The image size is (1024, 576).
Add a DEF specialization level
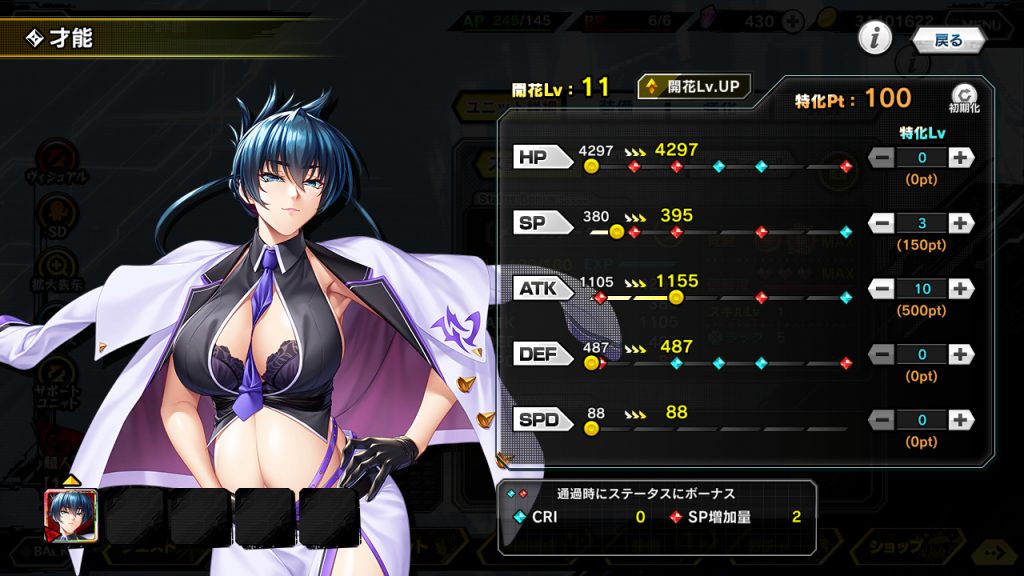pos(960,354)
